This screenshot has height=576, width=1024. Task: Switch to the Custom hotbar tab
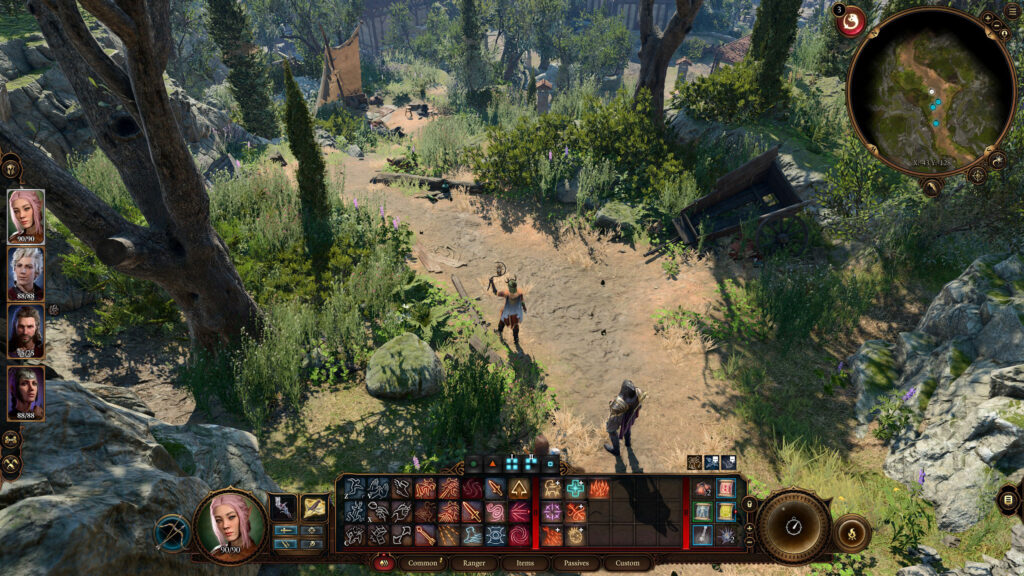(x=627, y=563)
